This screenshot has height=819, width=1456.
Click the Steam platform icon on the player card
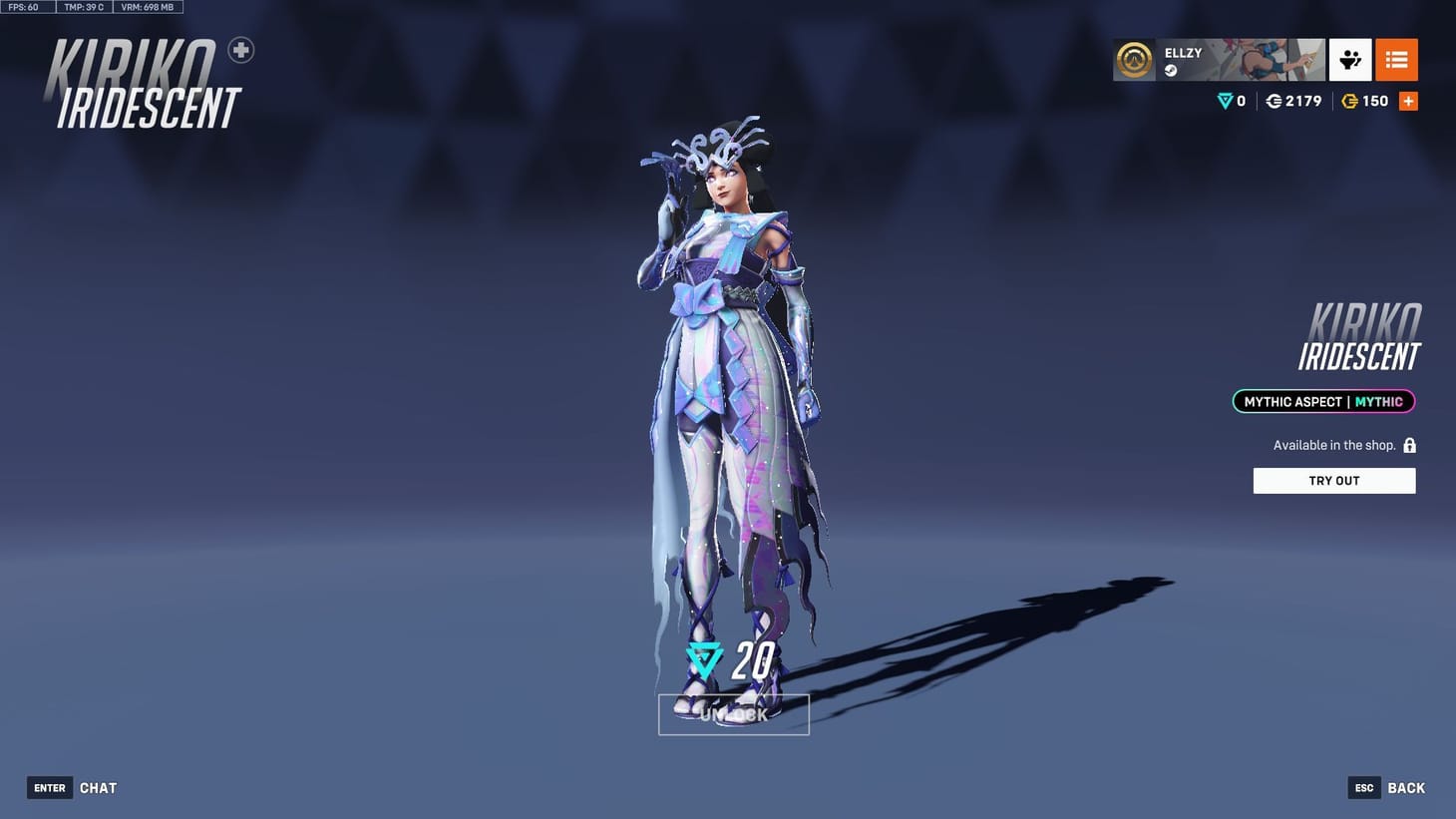click(1170, 69)
